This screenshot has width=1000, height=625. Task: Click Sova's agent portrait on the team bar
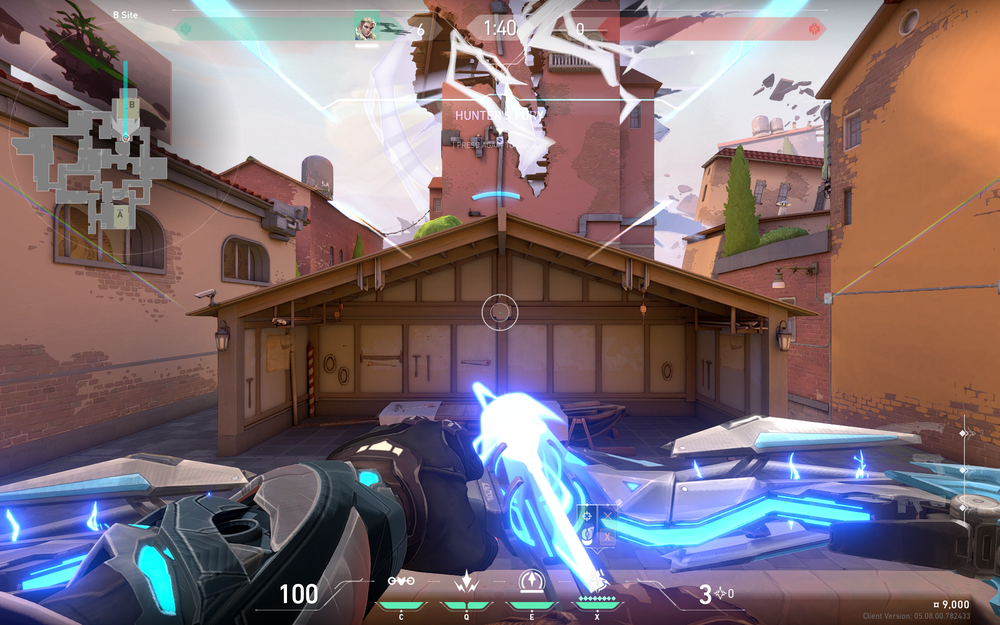[367, 28]
